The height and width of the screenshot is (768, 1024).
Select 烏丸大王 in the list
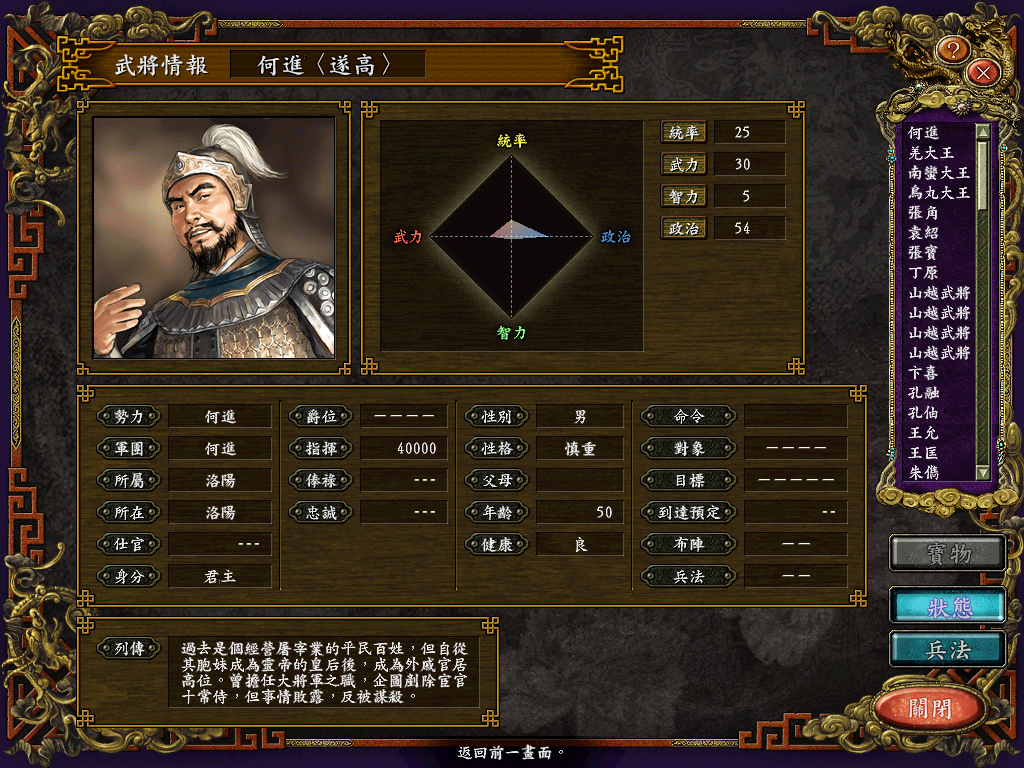pyautogui.click(x=938, y=193)
